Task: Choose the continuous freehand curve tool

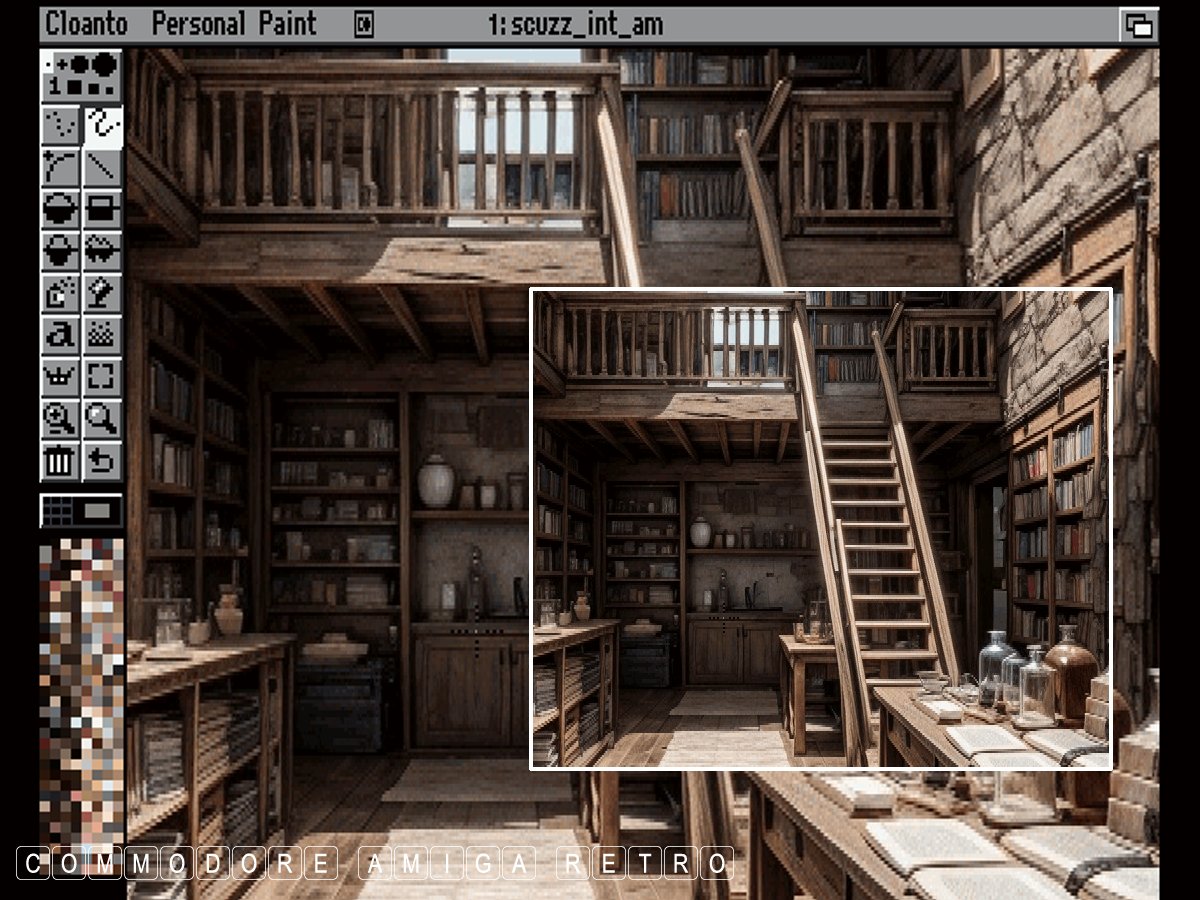Action: tap(103, 124)
